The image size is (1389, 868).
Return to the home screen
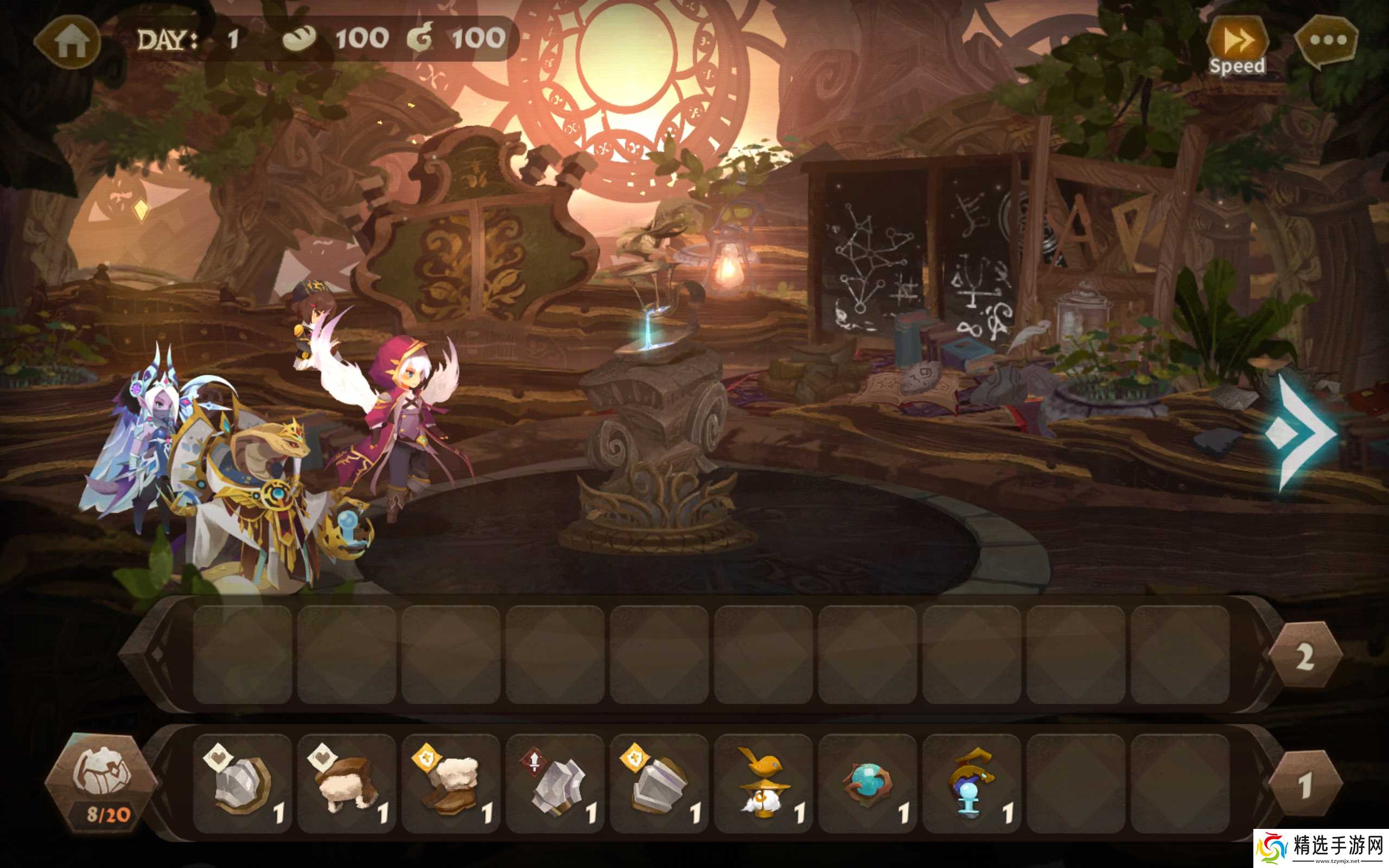pos(70,42)
